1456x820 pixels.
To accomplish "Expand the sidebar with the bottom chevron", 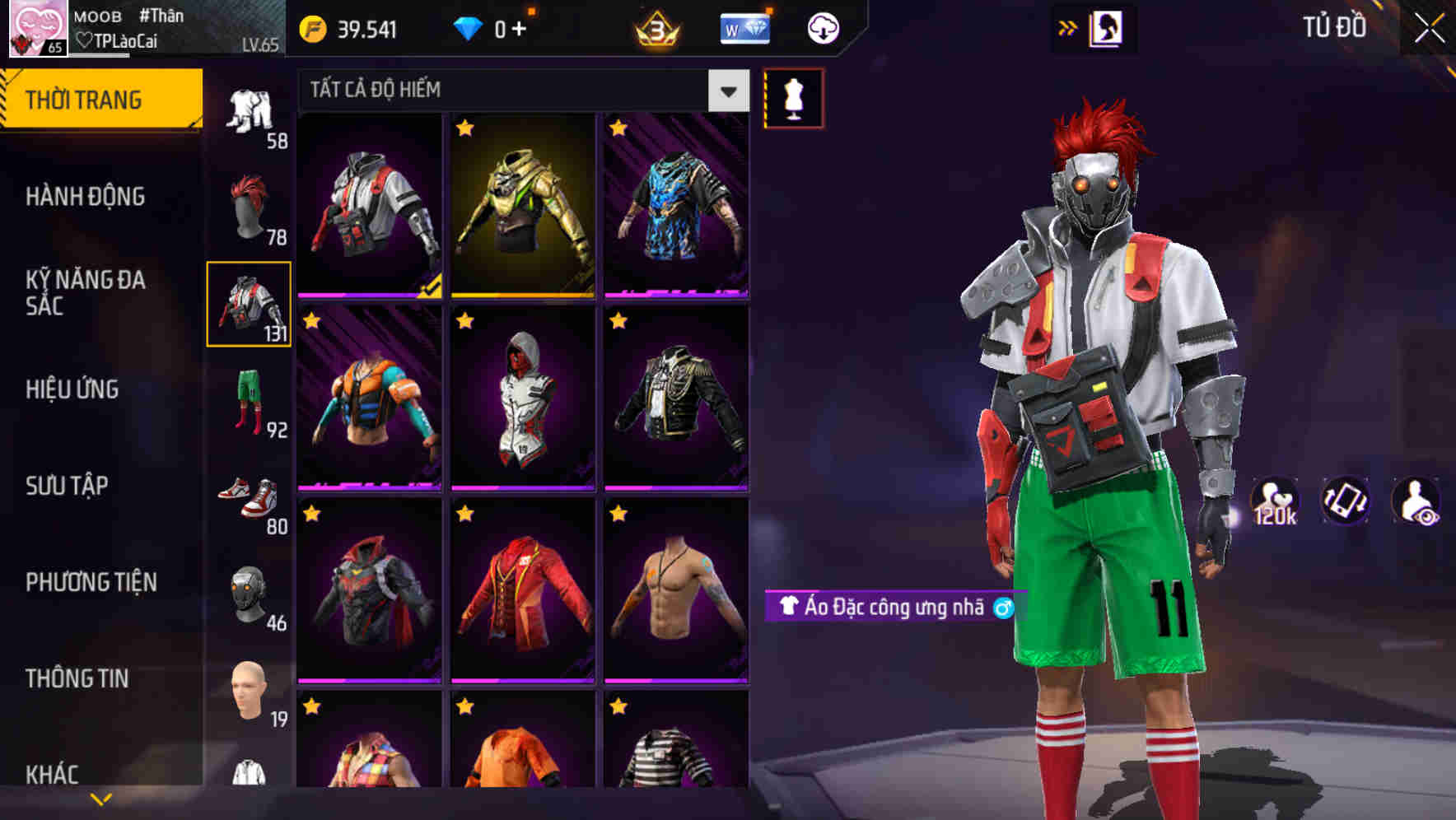I will click(x=100, y=799).
